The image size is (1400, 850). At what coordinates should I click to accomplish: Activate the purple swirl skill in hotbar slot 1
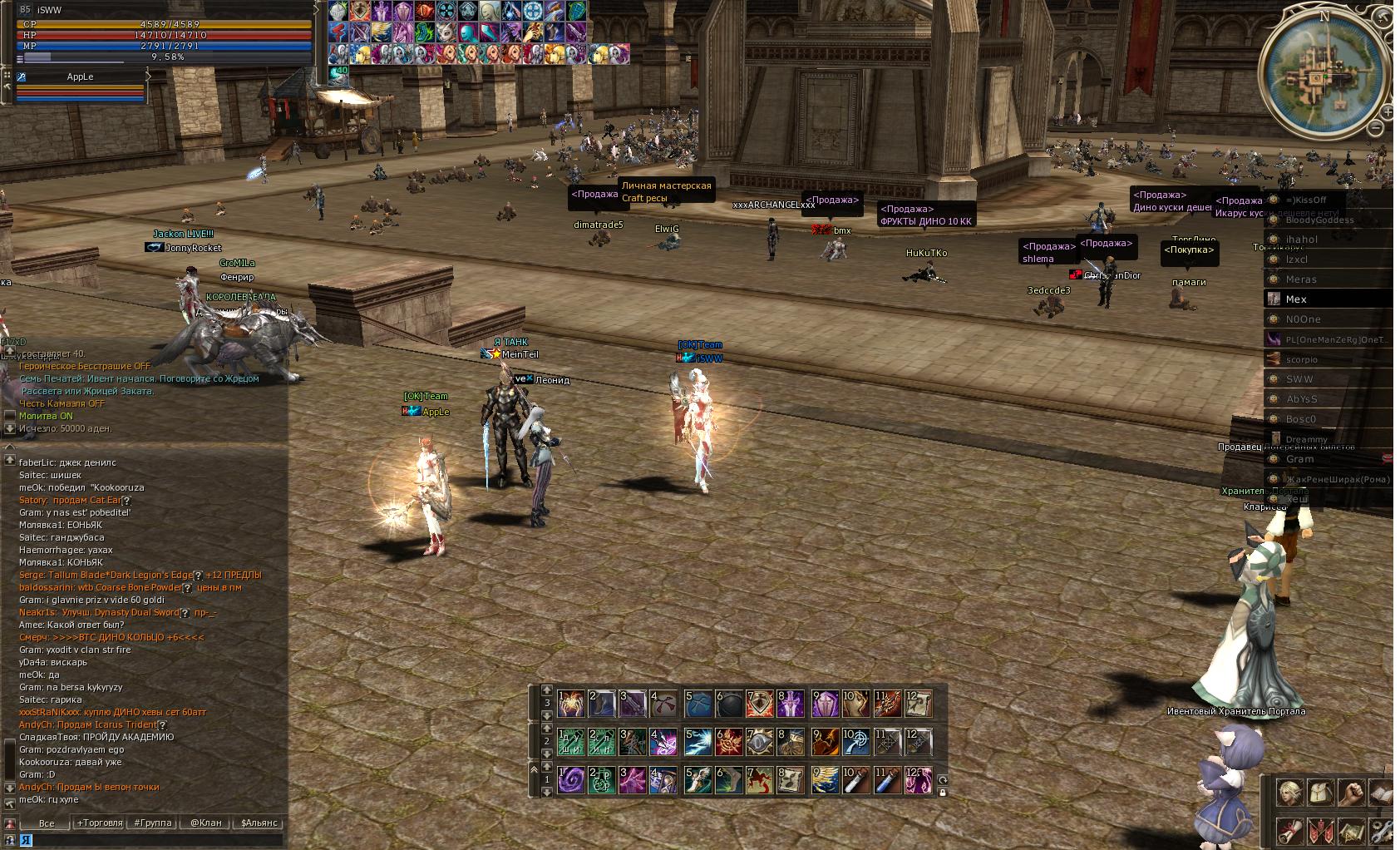(571, 780)
